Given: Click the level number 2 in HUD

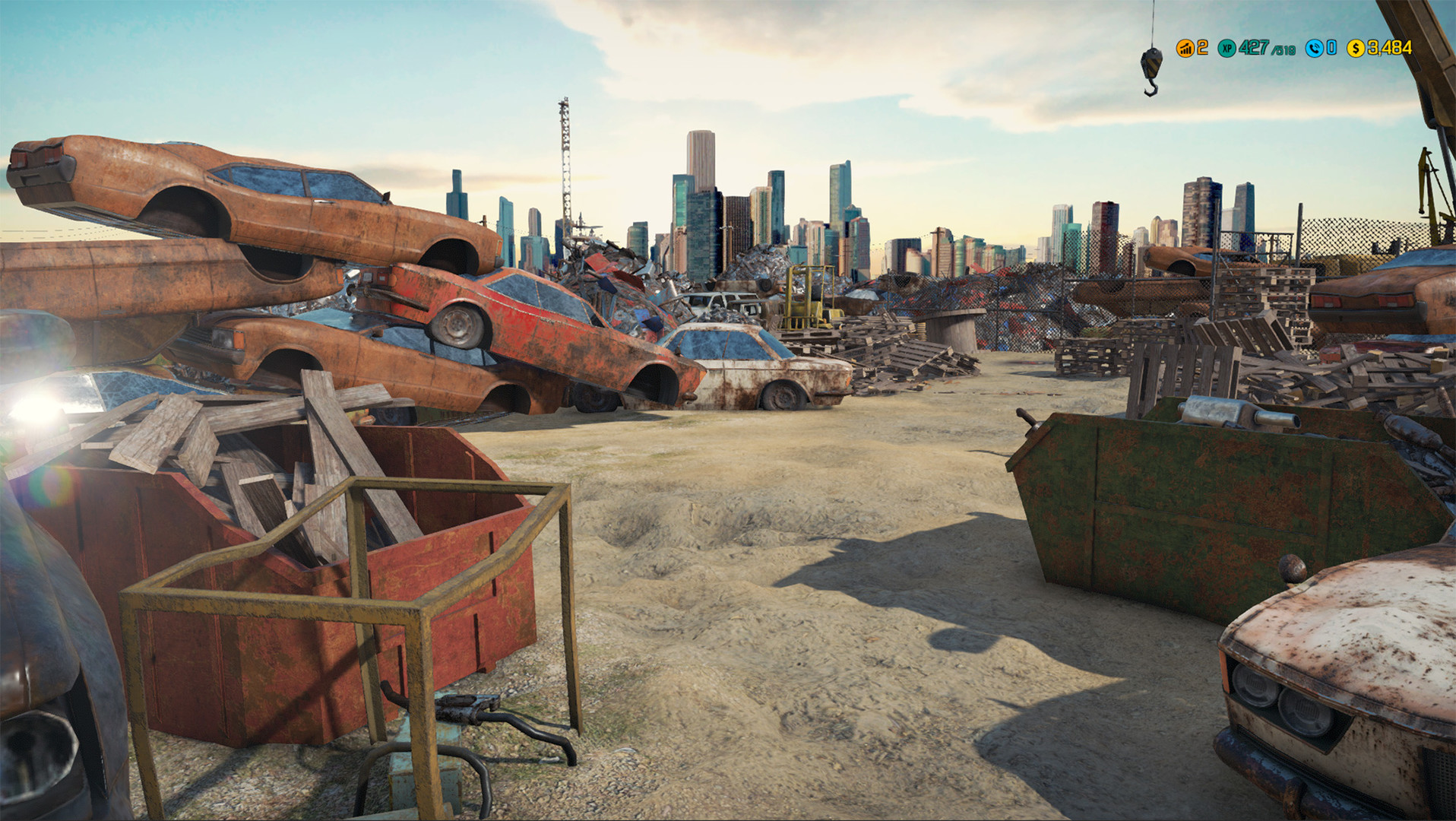Looking at the screenshot, I should (x=1203, y=48).
